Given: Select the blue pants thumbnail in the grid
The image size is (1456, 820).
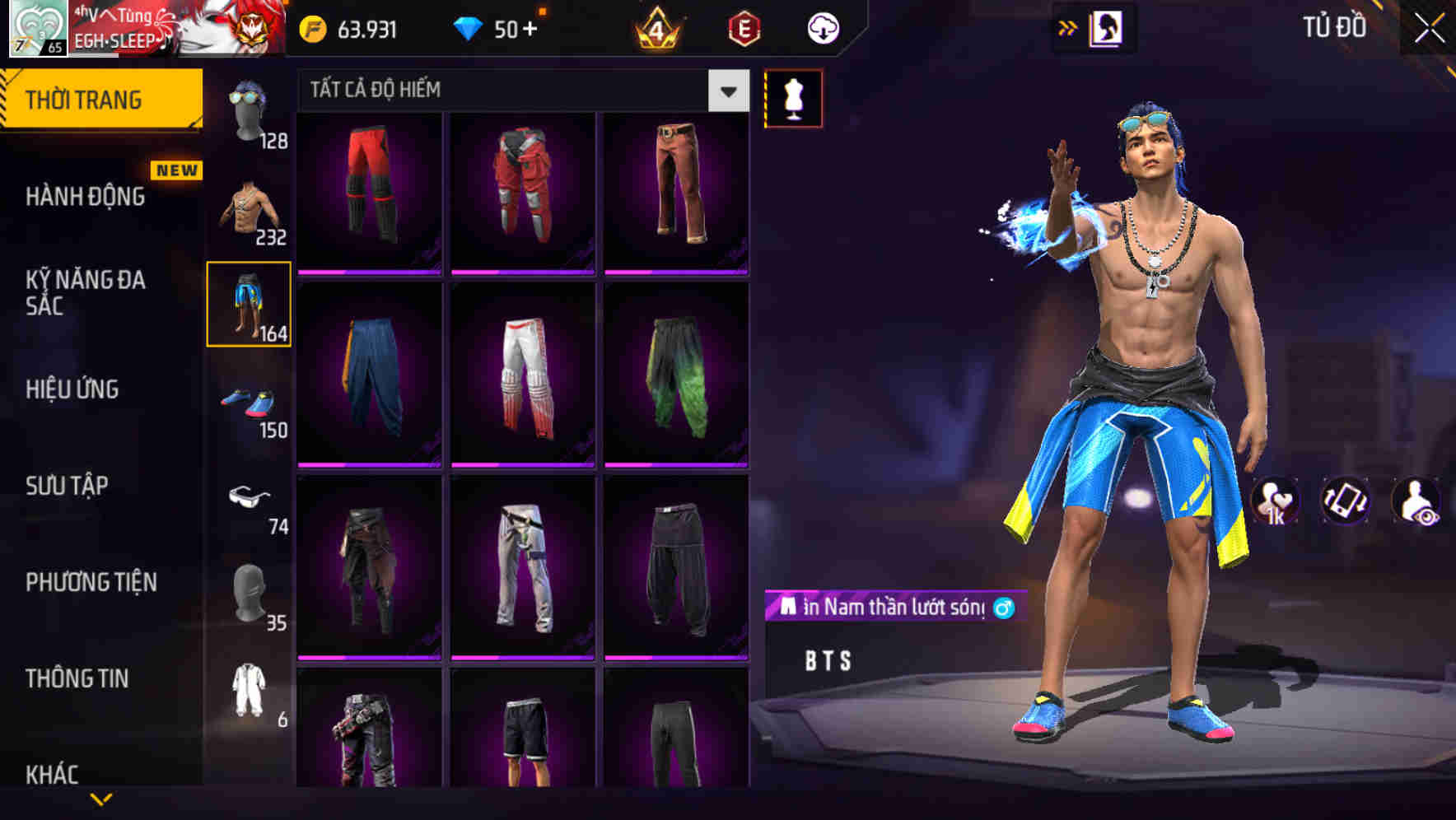Looking at the screenshot, I should (369, 379).
